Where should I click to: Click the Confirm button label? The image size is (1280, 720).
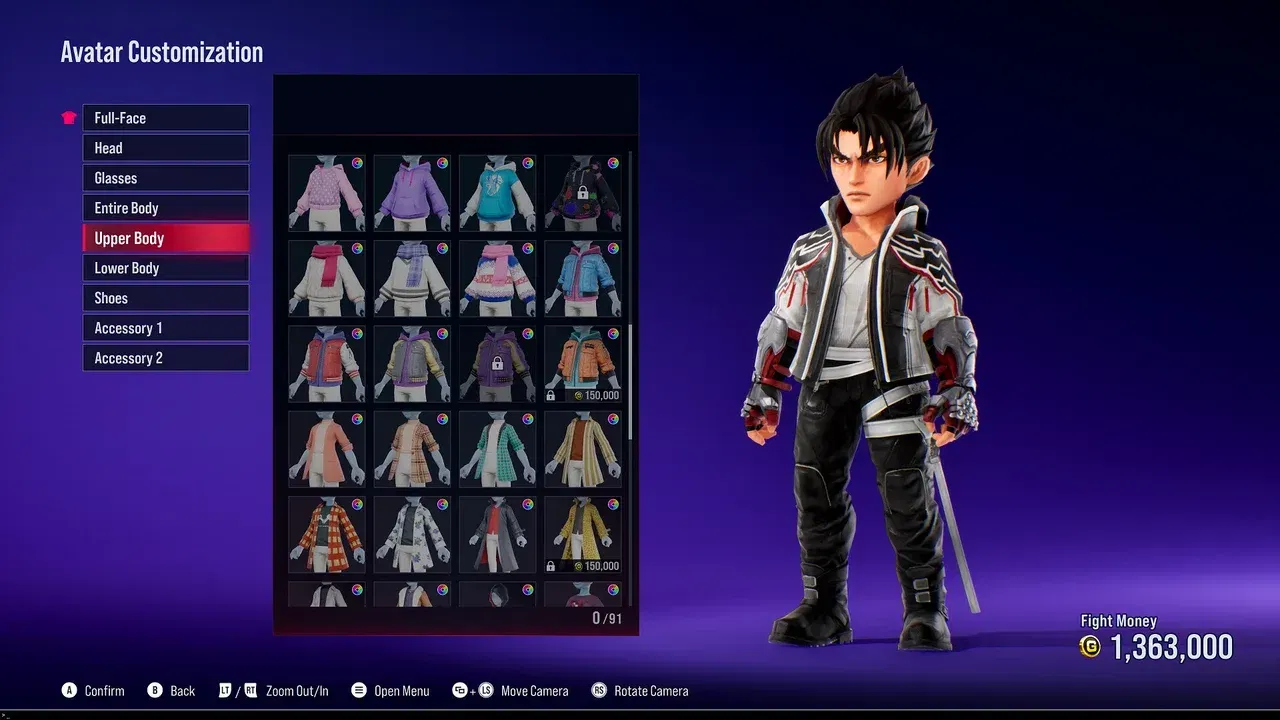click(104, 690)
